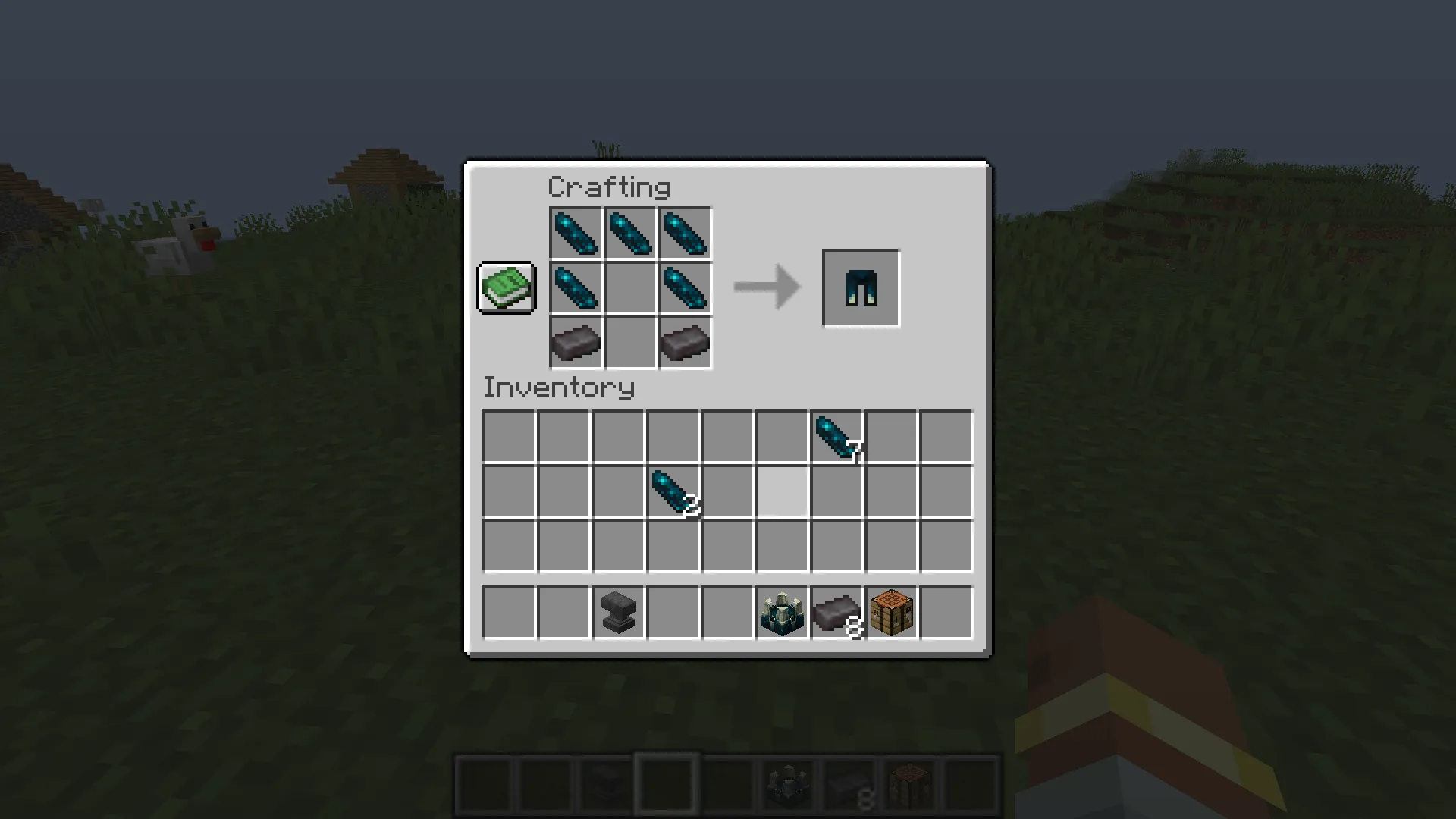Grab the stack of 2 echo shards
Image resolution: width=1456 pixels, height=819 pixels.
[x=672, y=493]
